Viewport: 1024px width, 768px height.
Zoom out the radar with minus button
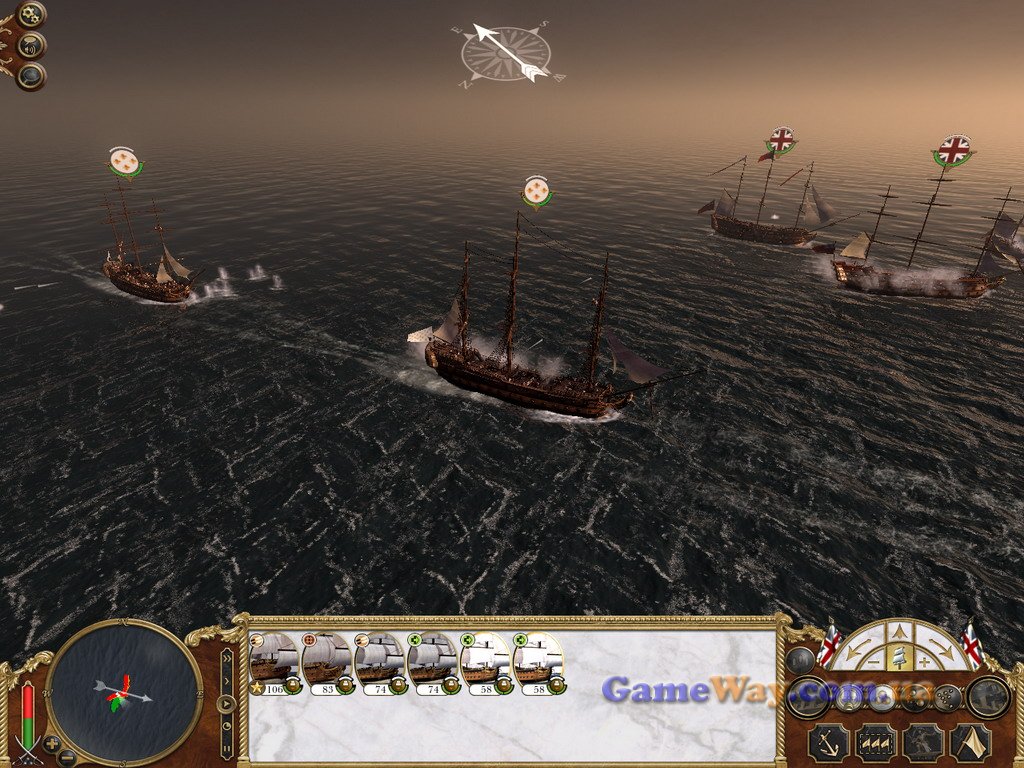(68, 757)
